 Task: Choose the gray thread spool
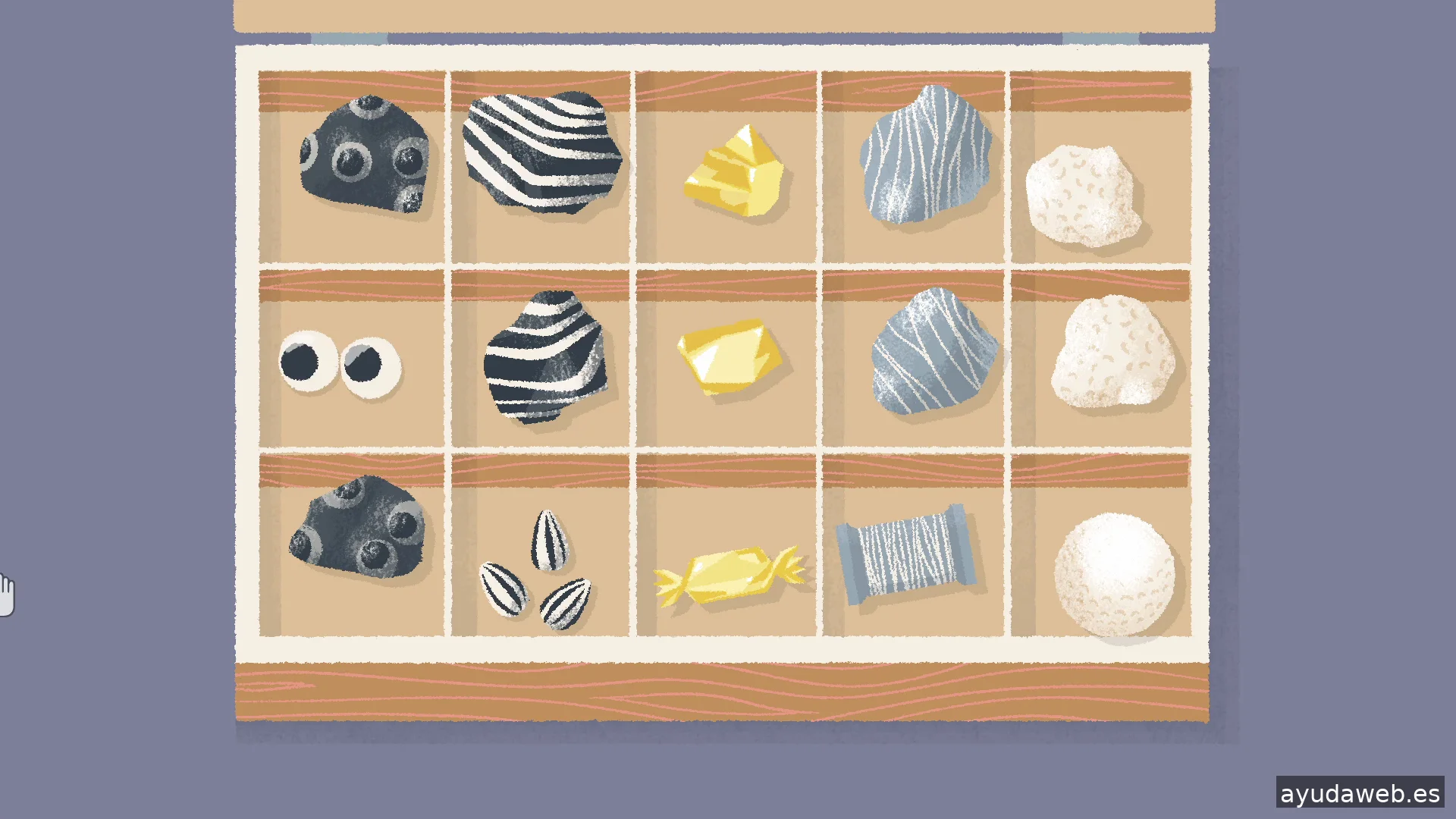click(x=905, y=554)
